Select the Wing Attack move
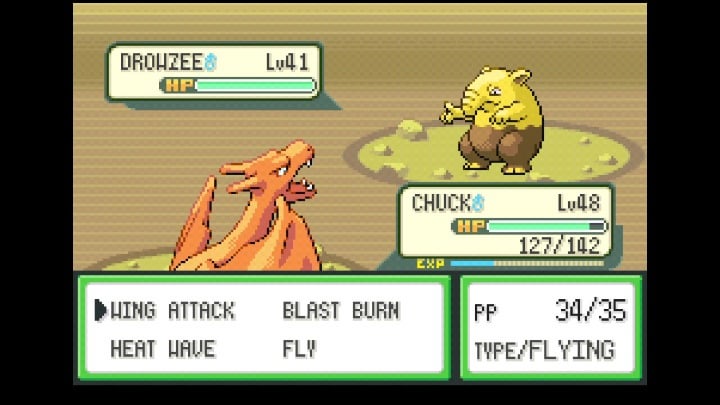The width and height of the screenshot is (720, 405). click(x=173, y=311)
